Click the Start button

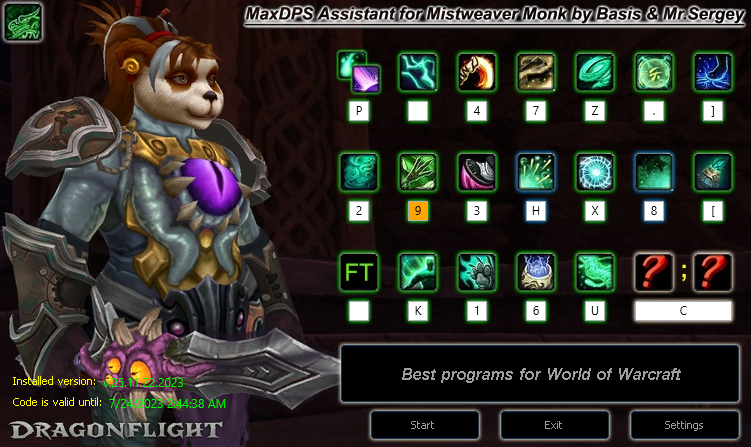pos(422,425)
